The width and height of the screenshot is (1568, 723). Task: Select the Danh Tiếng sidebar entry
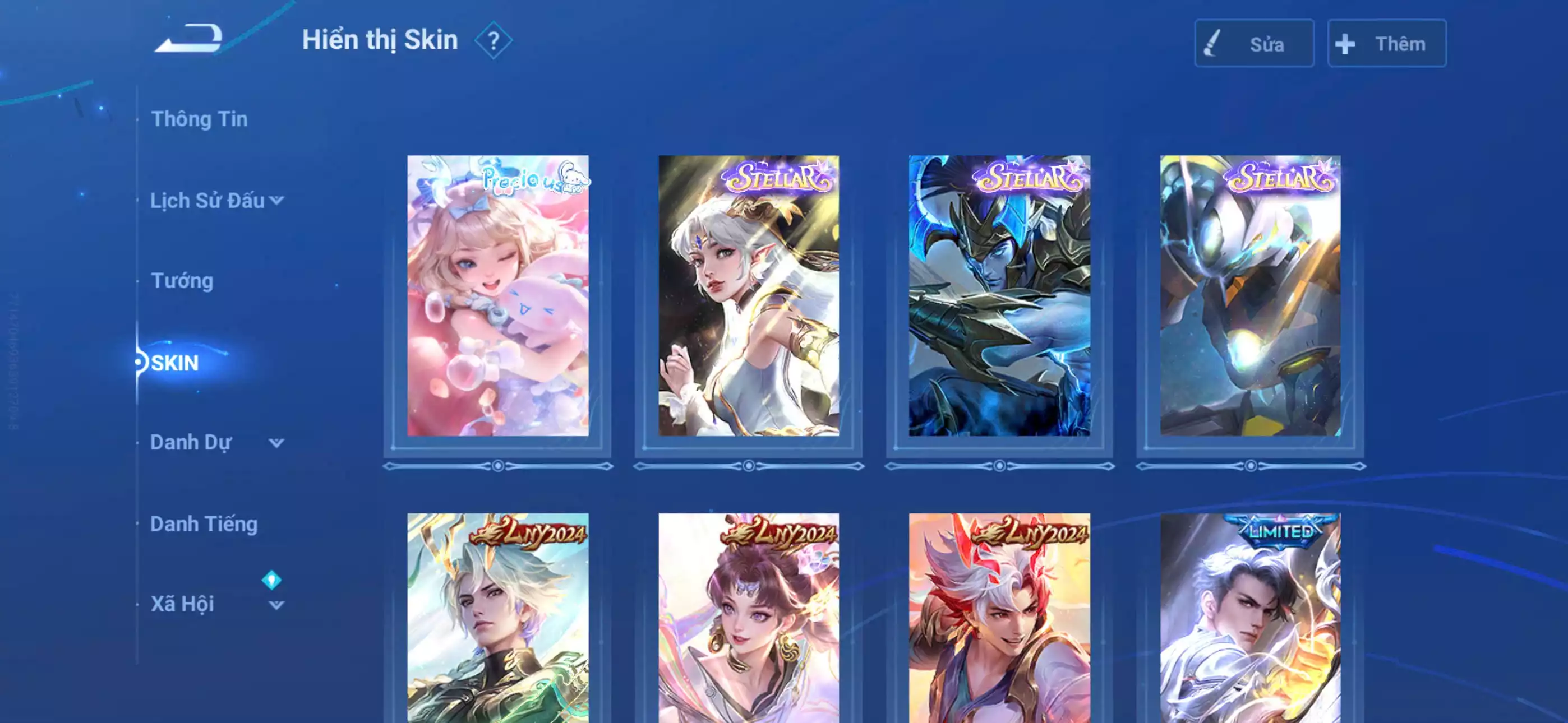click(x=205, y=524)
